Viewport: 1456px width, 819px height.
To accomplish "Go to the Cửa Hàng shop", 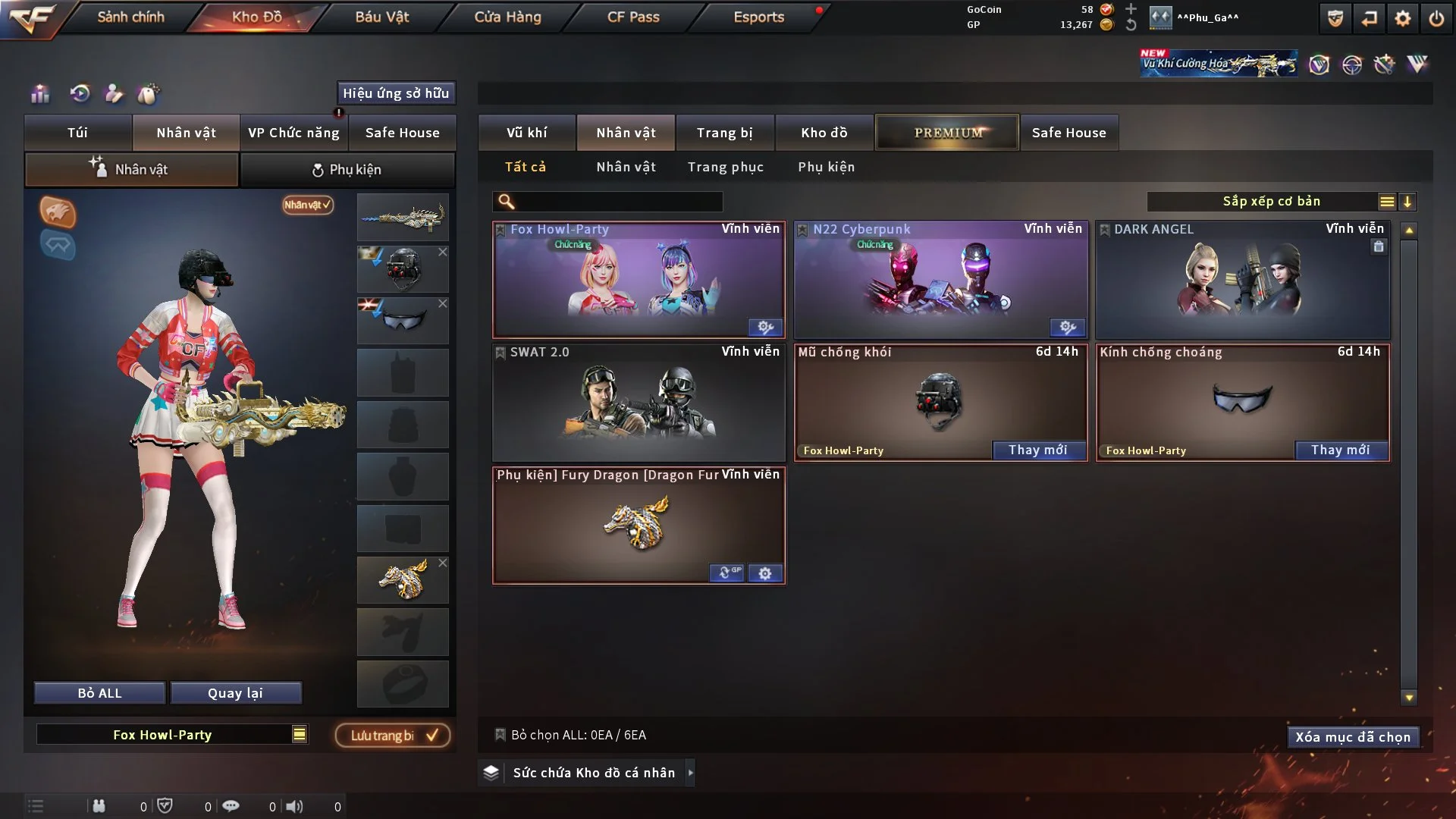I will [x=507, y=17].
